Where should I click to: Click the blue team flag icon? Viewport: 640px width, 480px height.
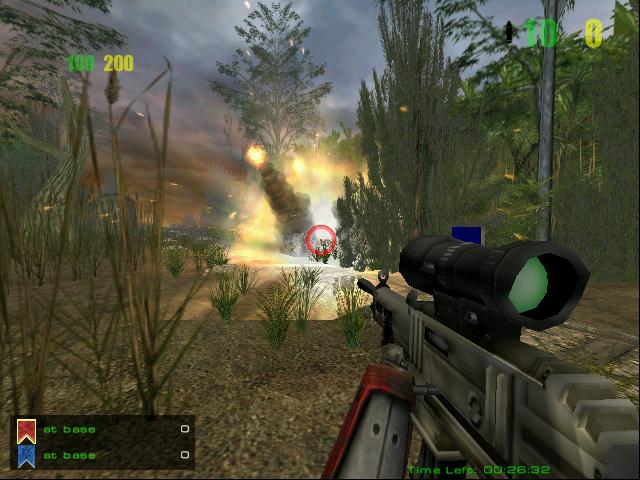pyautogui.click(x=27, y=455)
